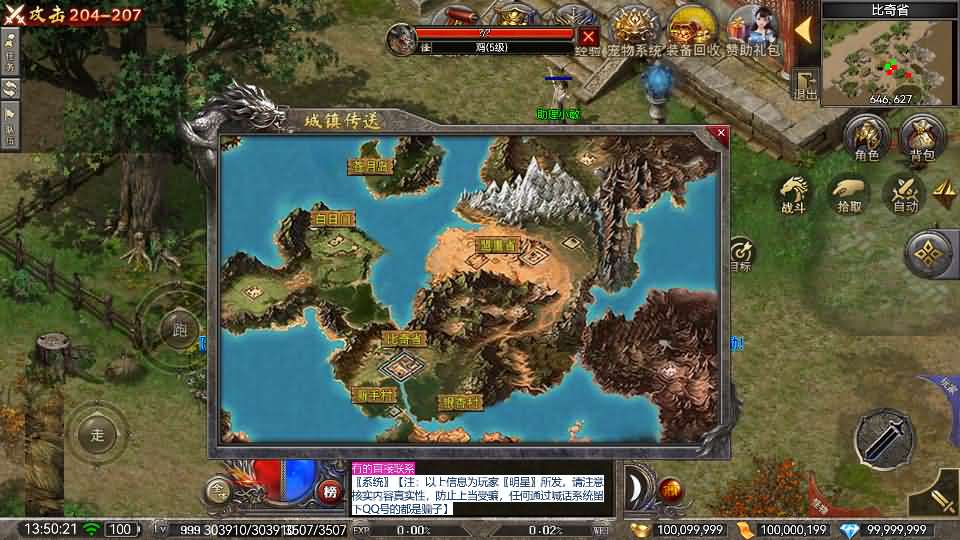Dismiss the target frame with red X
Viewport: 960px width, 540px height.
coord(589,38)
